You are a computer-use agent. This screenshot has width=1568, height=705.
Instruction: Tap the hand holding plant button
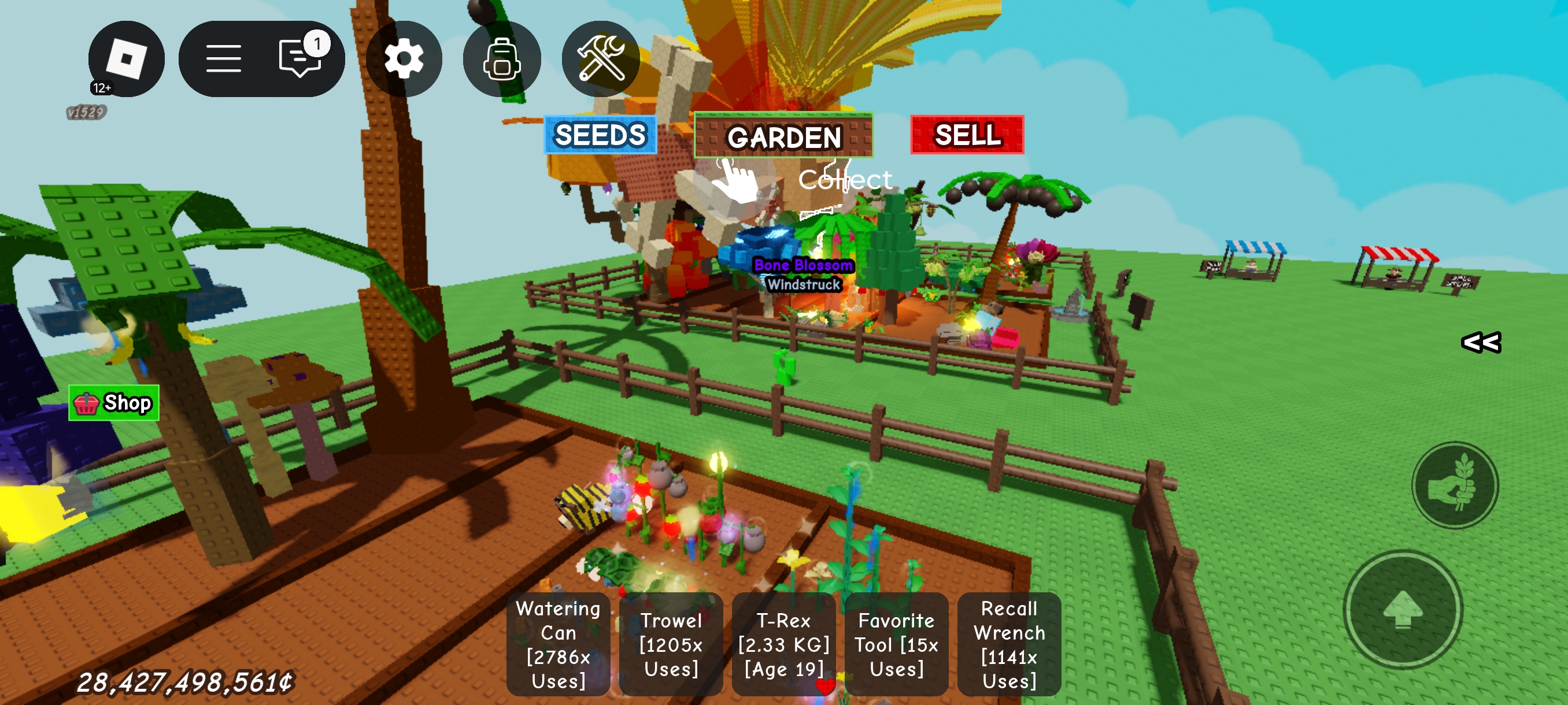click(x=1455, y=485)
